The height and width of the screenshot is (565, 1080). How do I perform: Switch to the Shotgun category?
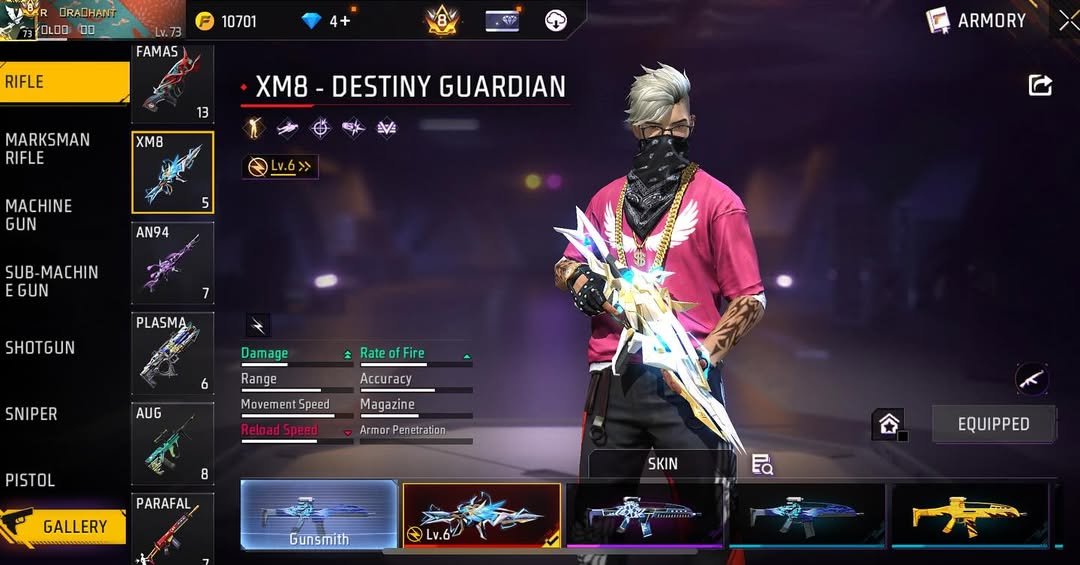point(40,348)
